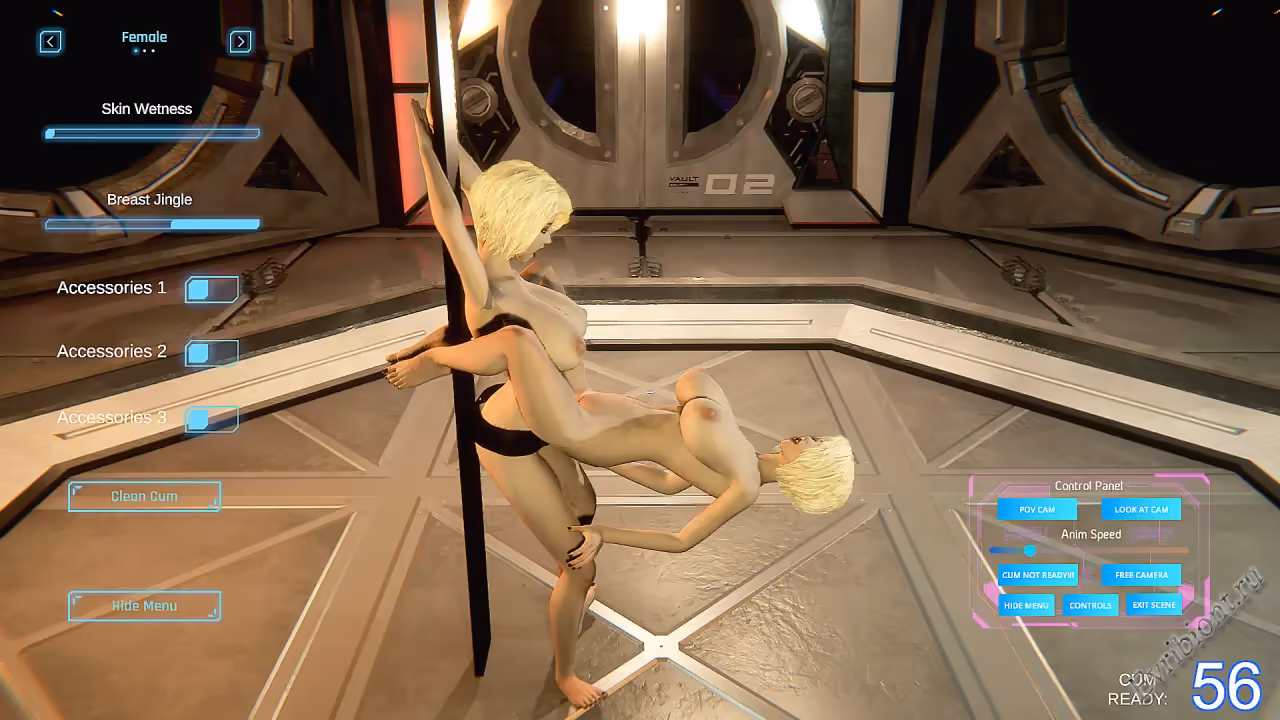
Task: Click the Cum Not Ready button
Action: (x=1038, y=575)
